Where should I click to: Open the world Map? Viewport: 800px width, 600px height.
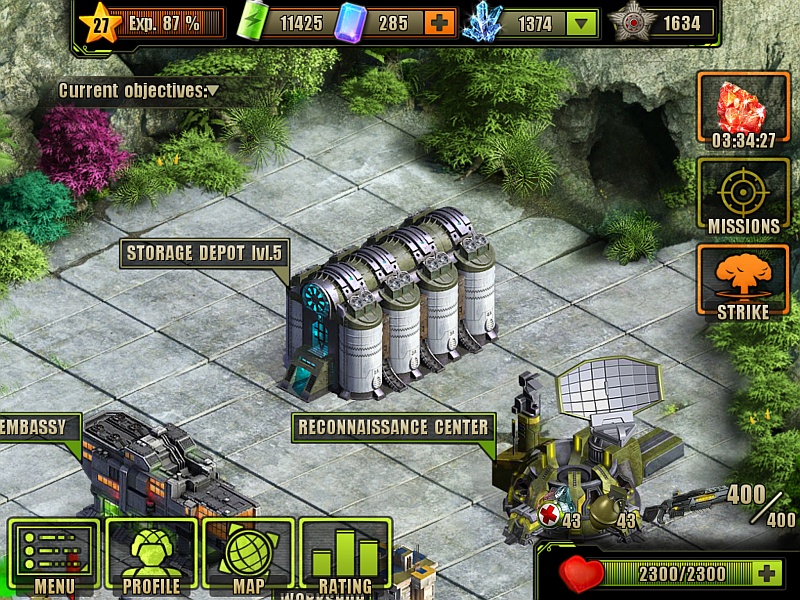pos(248,556)
